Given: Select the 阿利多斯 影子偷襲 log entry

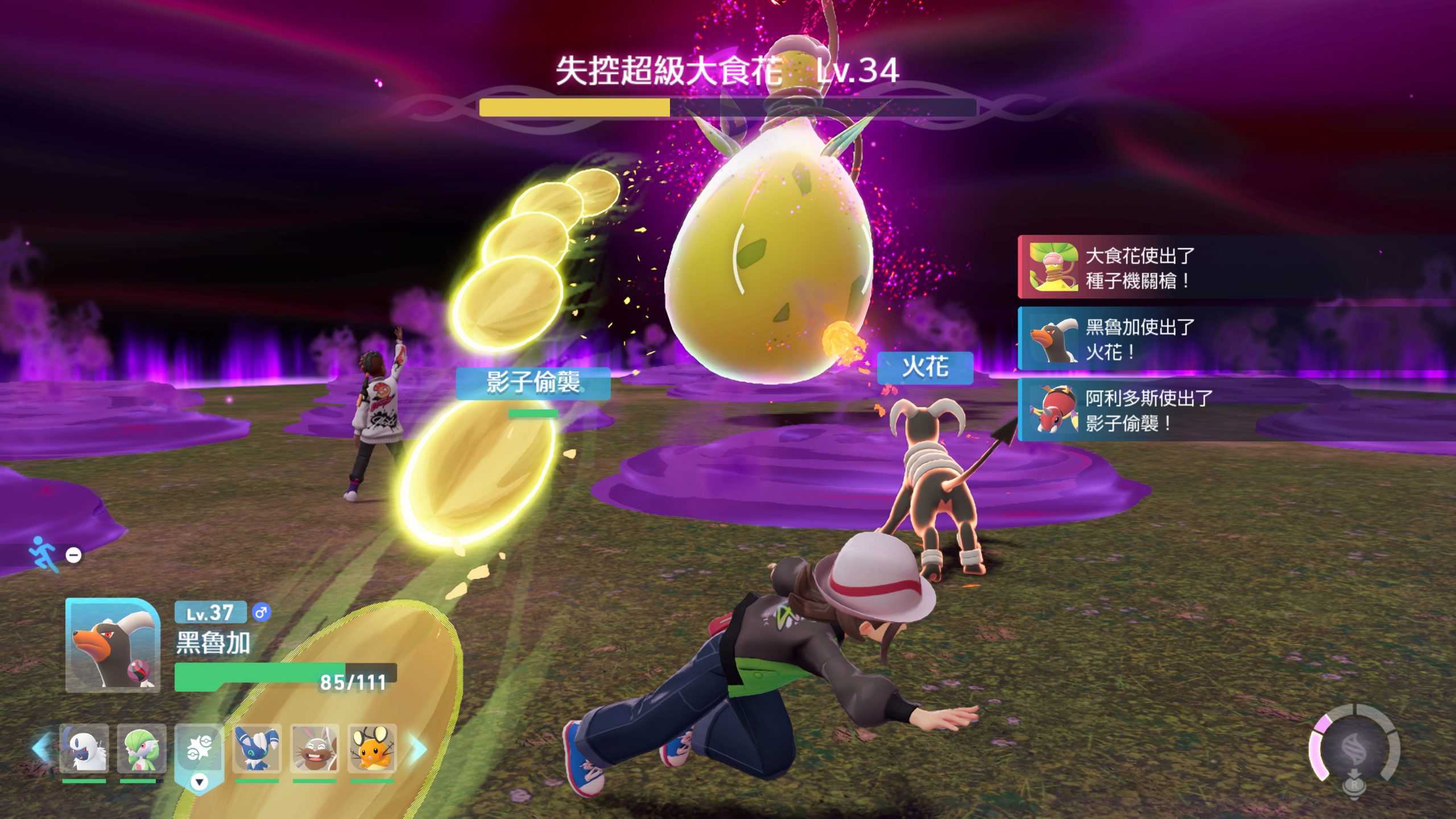Looking at the screenshot, I should coord(1234,409).
